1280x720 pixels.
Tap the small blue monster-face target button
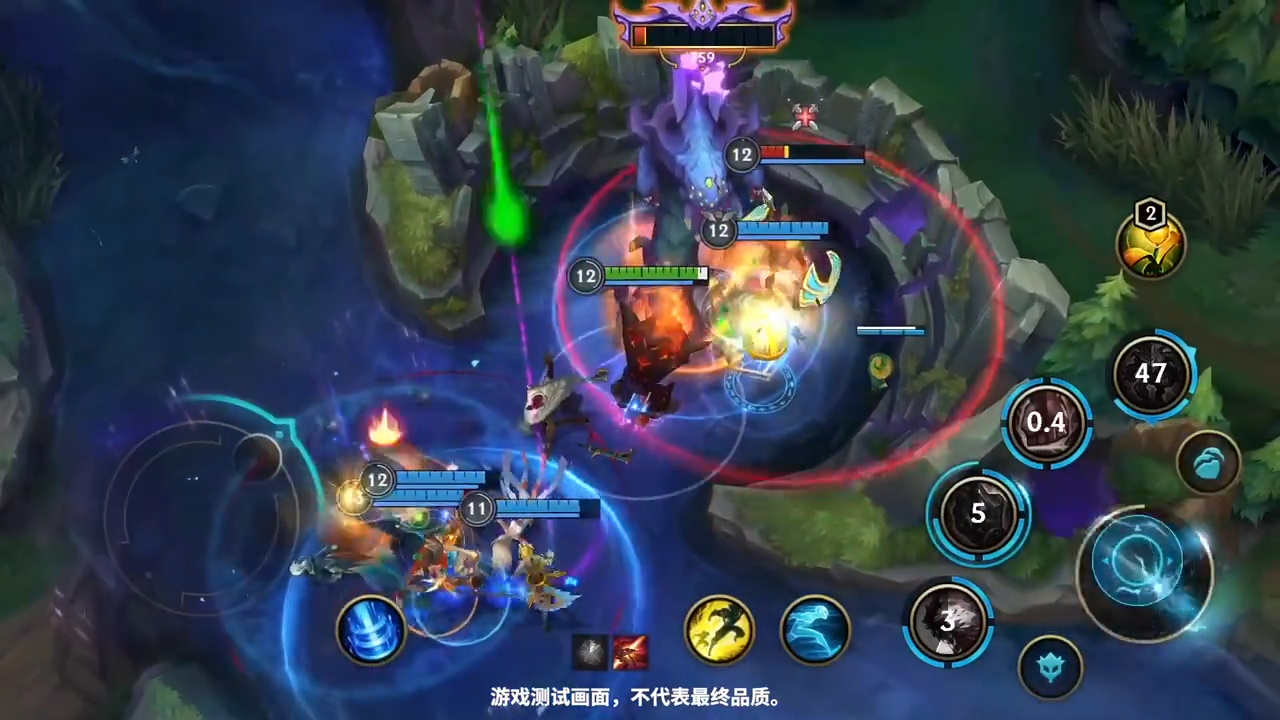[1050, 667]
